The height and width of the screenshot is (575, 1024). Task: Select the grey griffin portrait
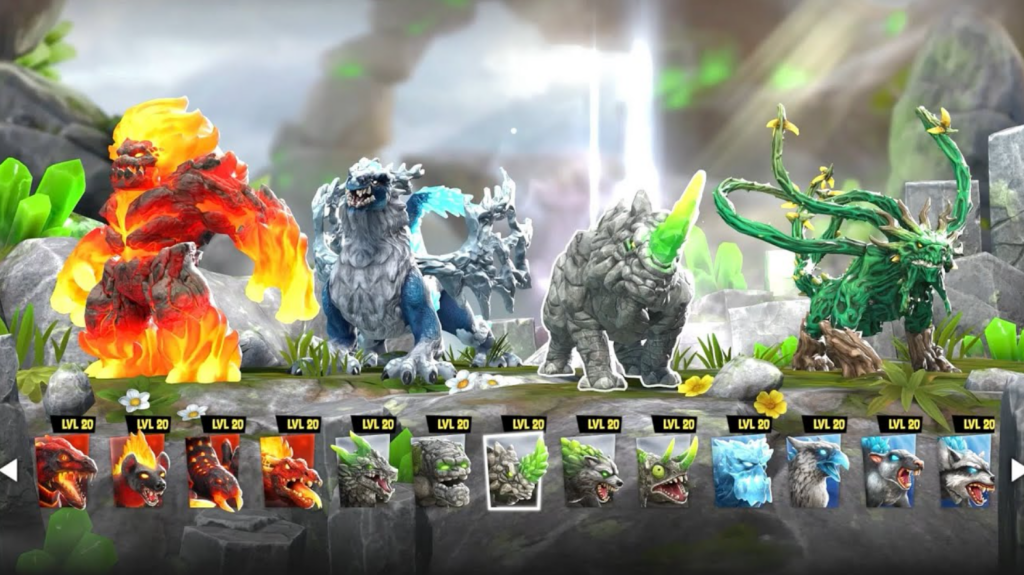[x=816, y=471]
